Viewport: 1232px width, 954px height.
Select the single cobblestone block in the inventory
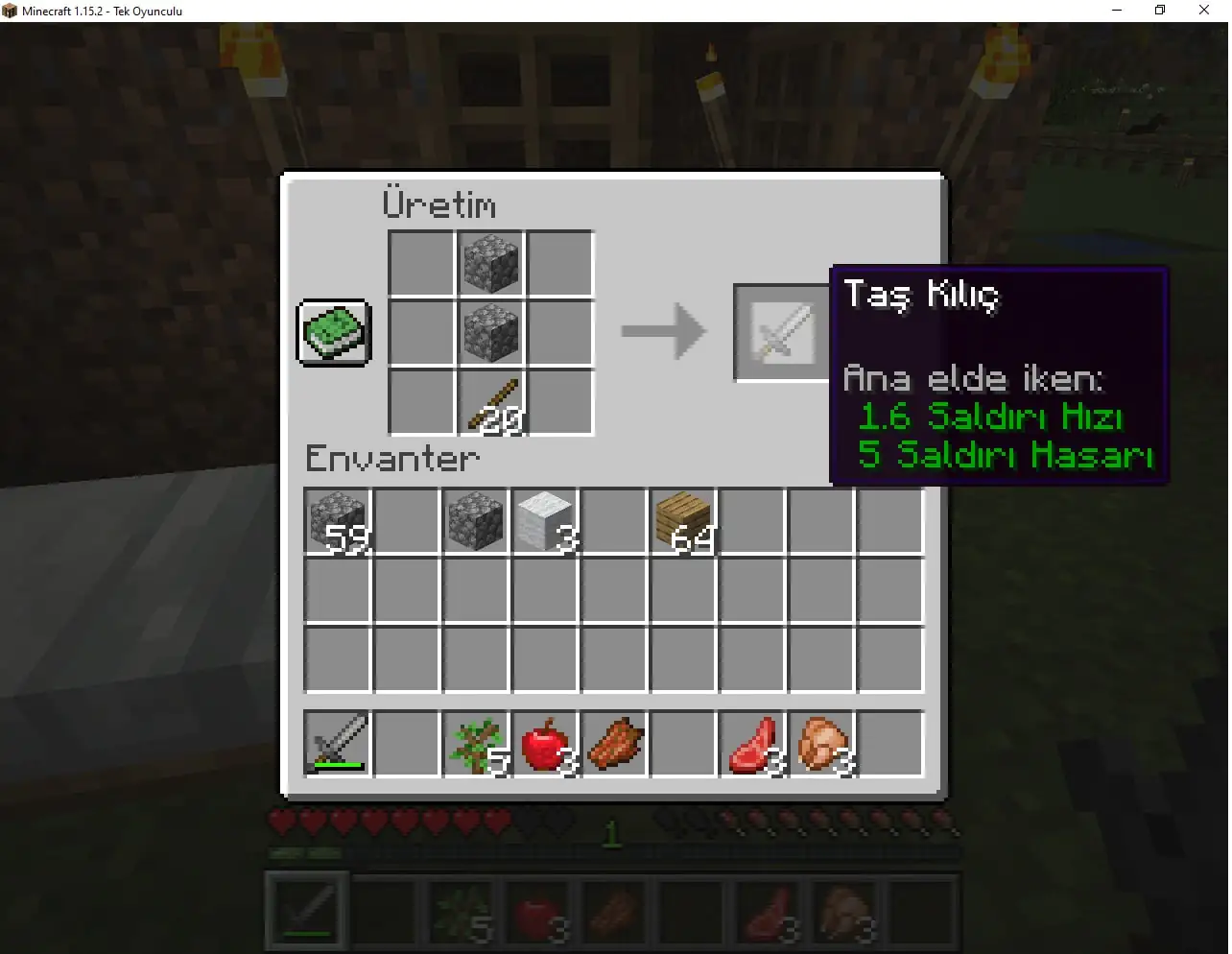pos(476,520)
